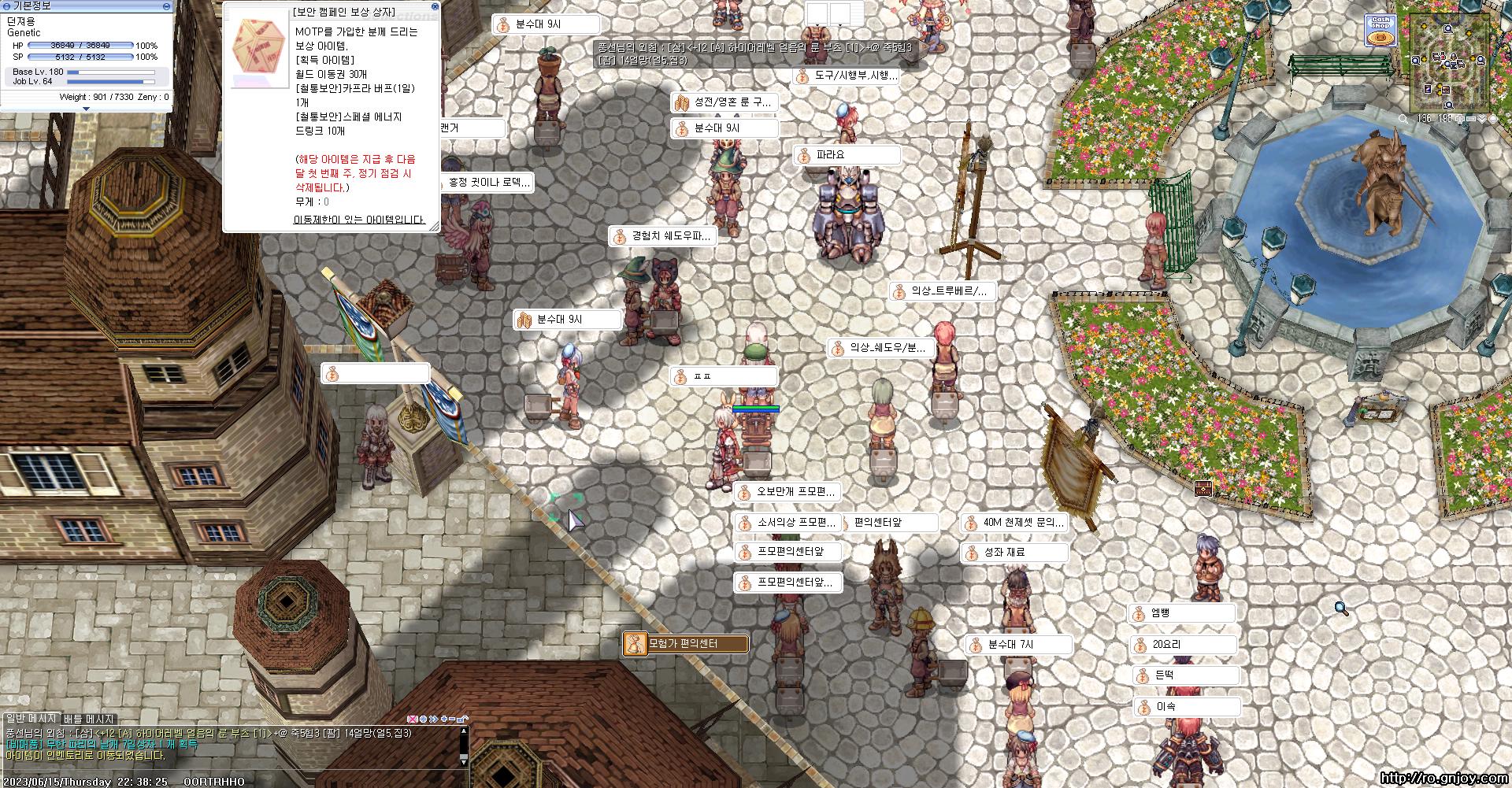1512x788 pixels.
Task: Open the 파라요 vendor shop sign
Action: (x=847, y=156)
